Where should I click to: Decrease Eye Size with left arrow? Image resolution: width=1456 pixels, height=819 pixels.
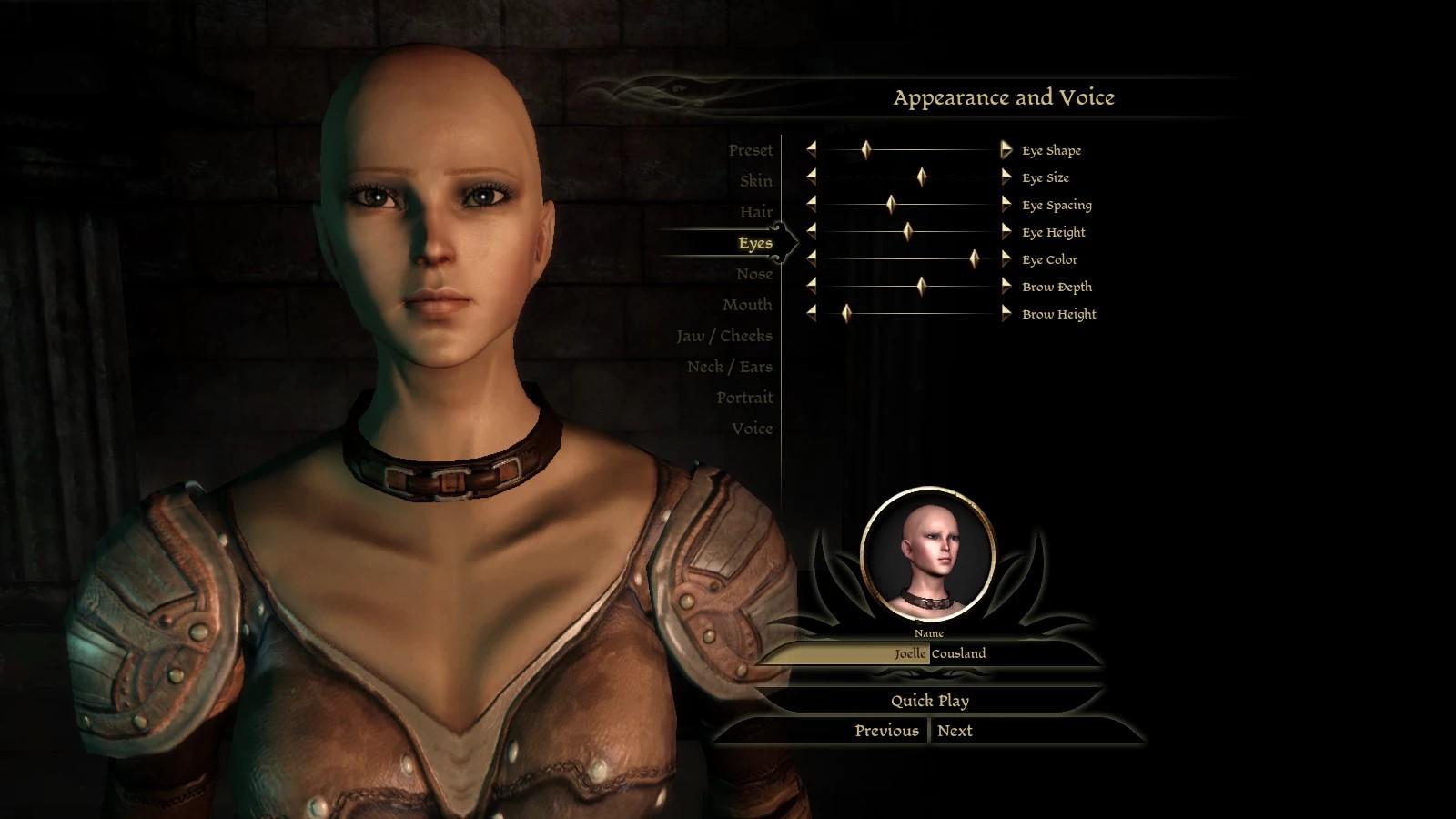click(x=811, y=177)
